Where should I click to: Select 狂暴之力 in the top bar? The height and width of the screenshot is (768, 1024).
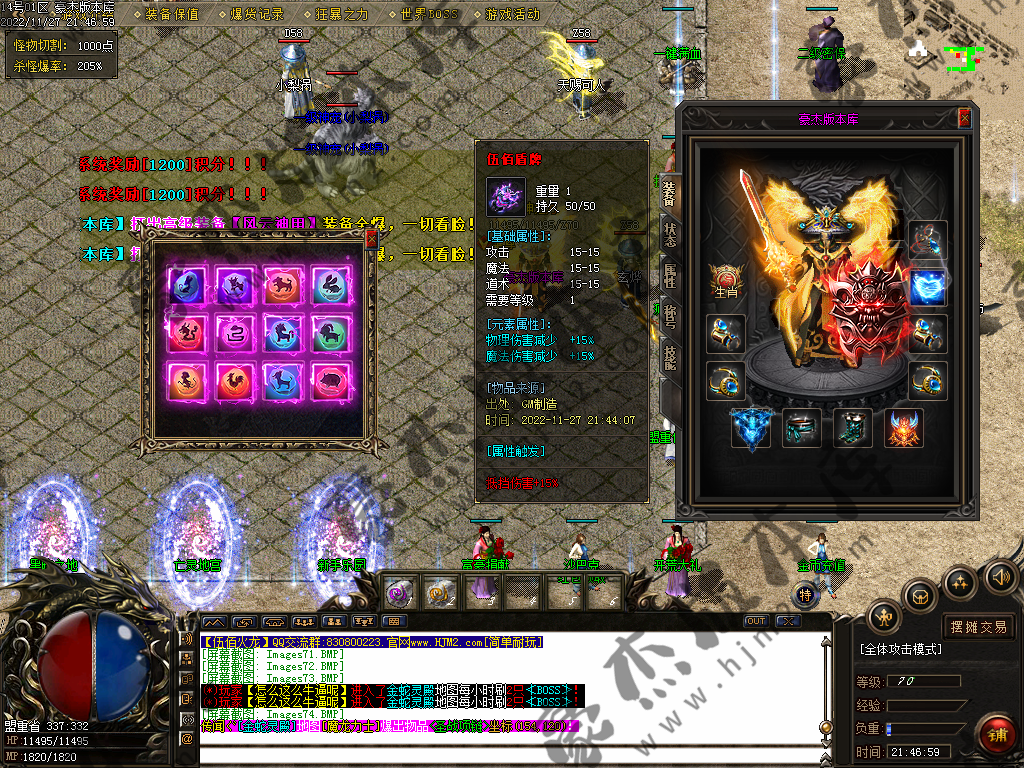pos(341,14)
